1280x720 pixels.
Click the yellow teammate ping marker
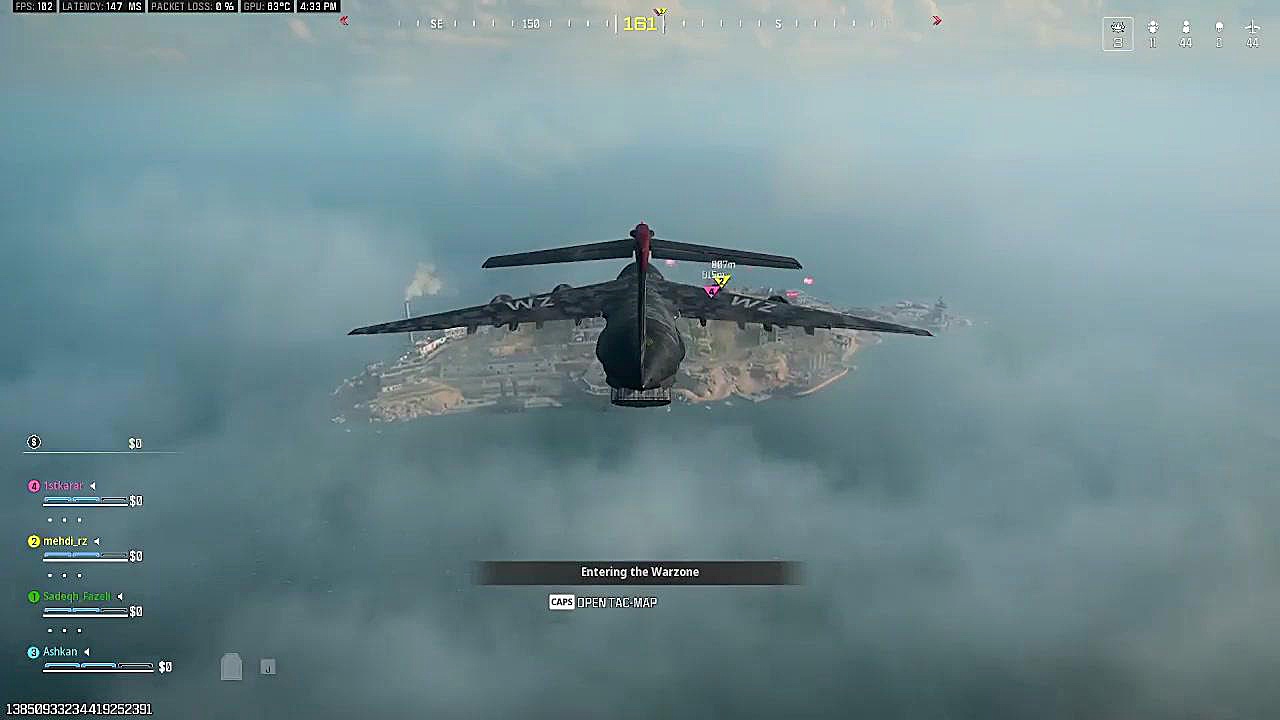[722, 281]
